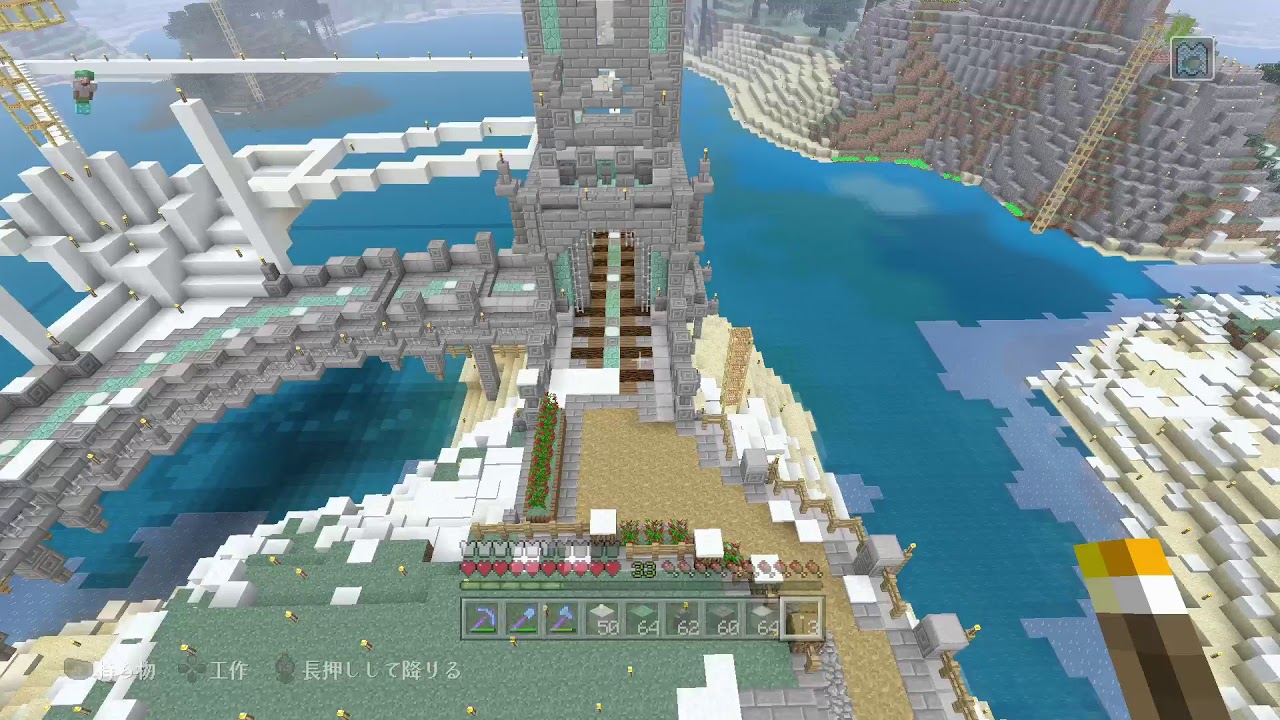Select the enchanted diamond axe

tap(563, 617)
